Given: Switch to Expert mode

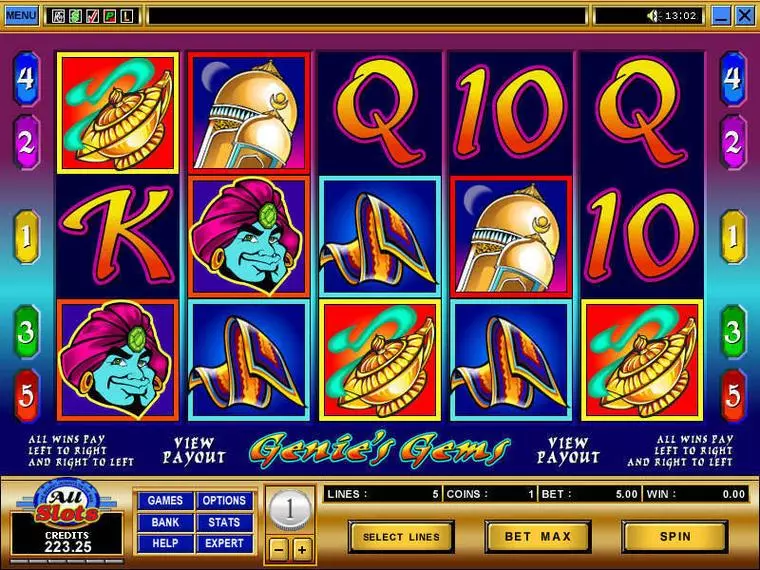Looking at the screenshot, I should pyautogui.click(x=224, y=543).
